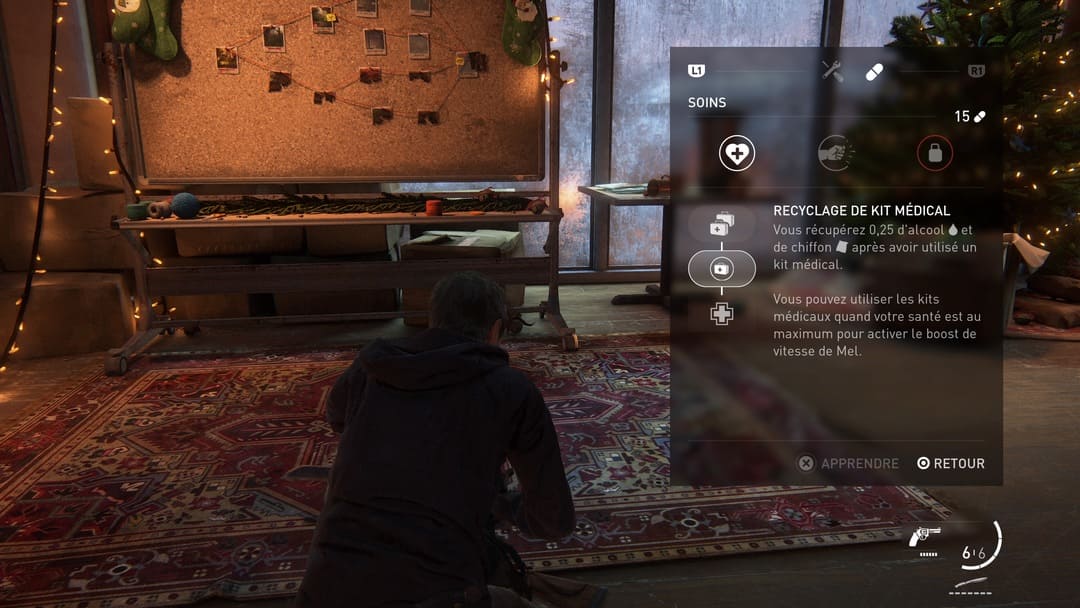Choose the double med kit skill node
This screenshot has width=1080, height=608.
[721, 226]
